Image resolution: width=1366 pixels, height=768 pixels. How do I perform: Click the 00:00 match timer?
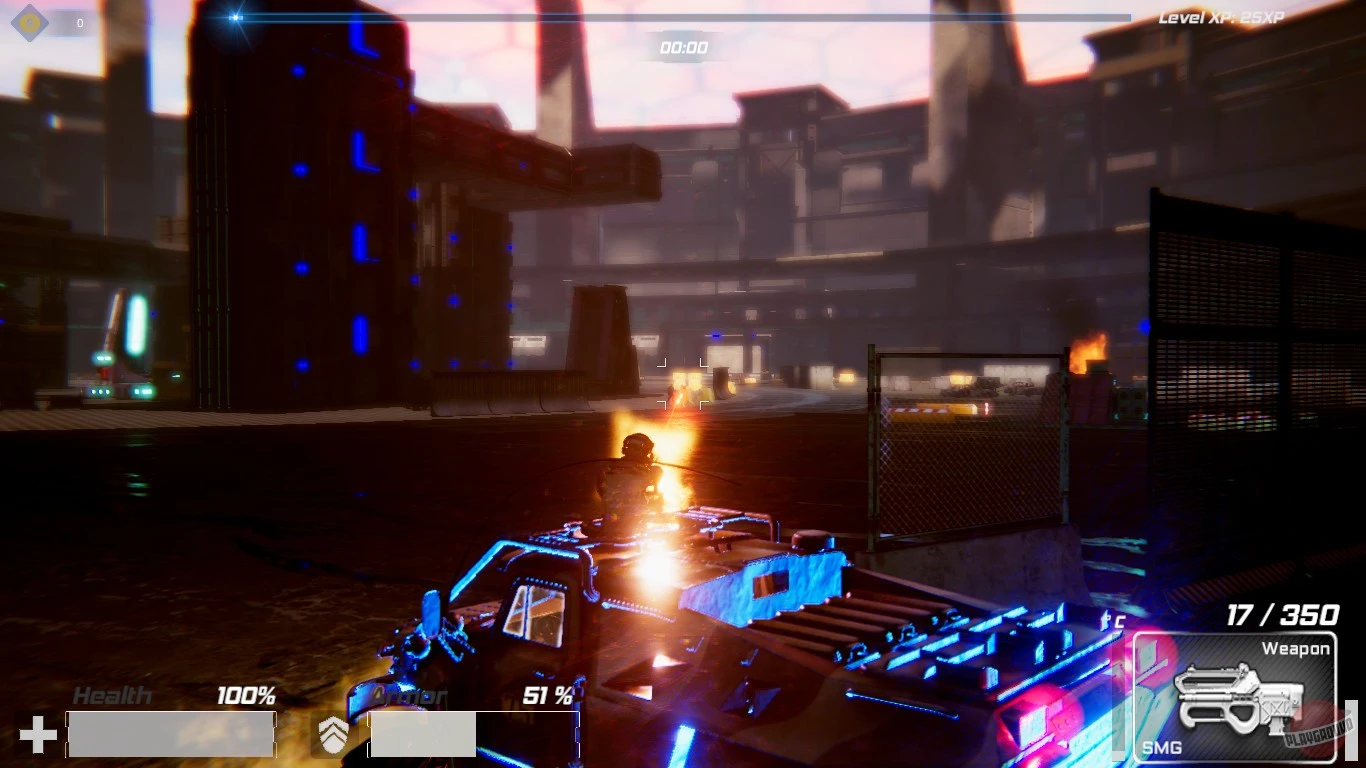pyautogui.click(x=683, y=47)
